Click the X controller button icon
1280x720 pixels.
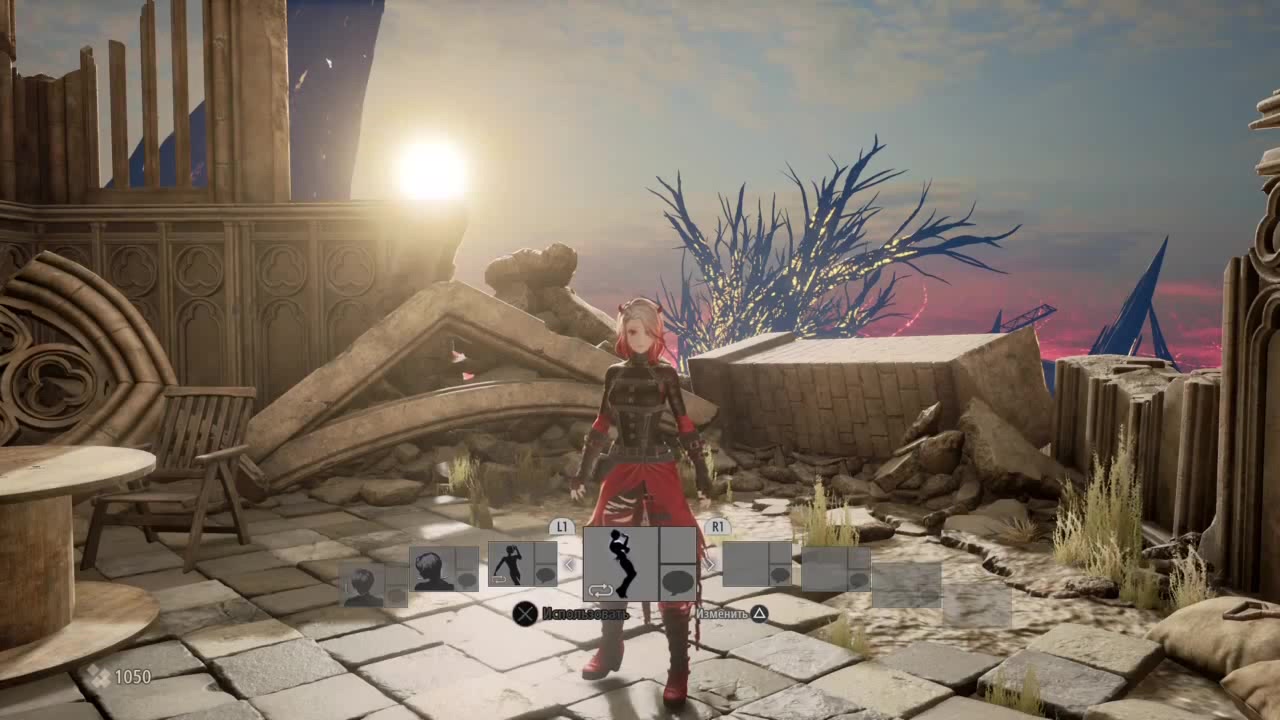point(525,615)
